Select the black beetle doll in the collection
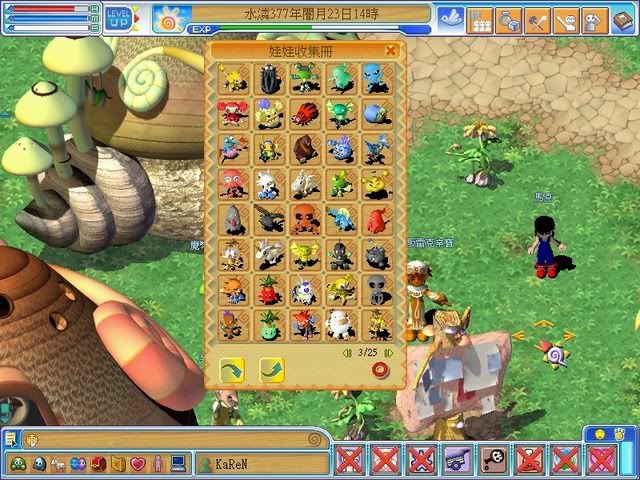The height and width of the screenshot is (480, 640). (x=269, y=78)
